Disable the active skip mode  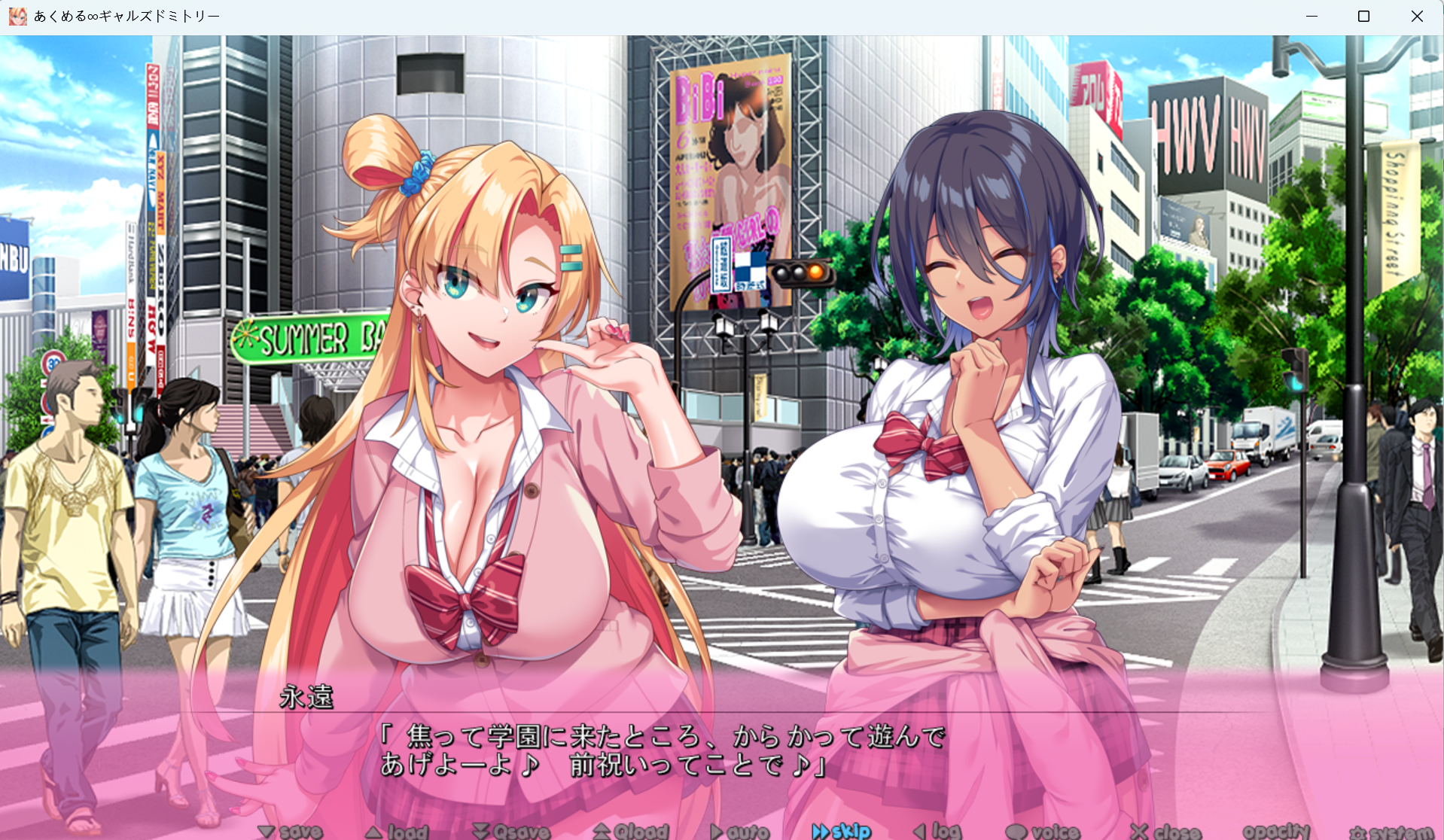843,831
